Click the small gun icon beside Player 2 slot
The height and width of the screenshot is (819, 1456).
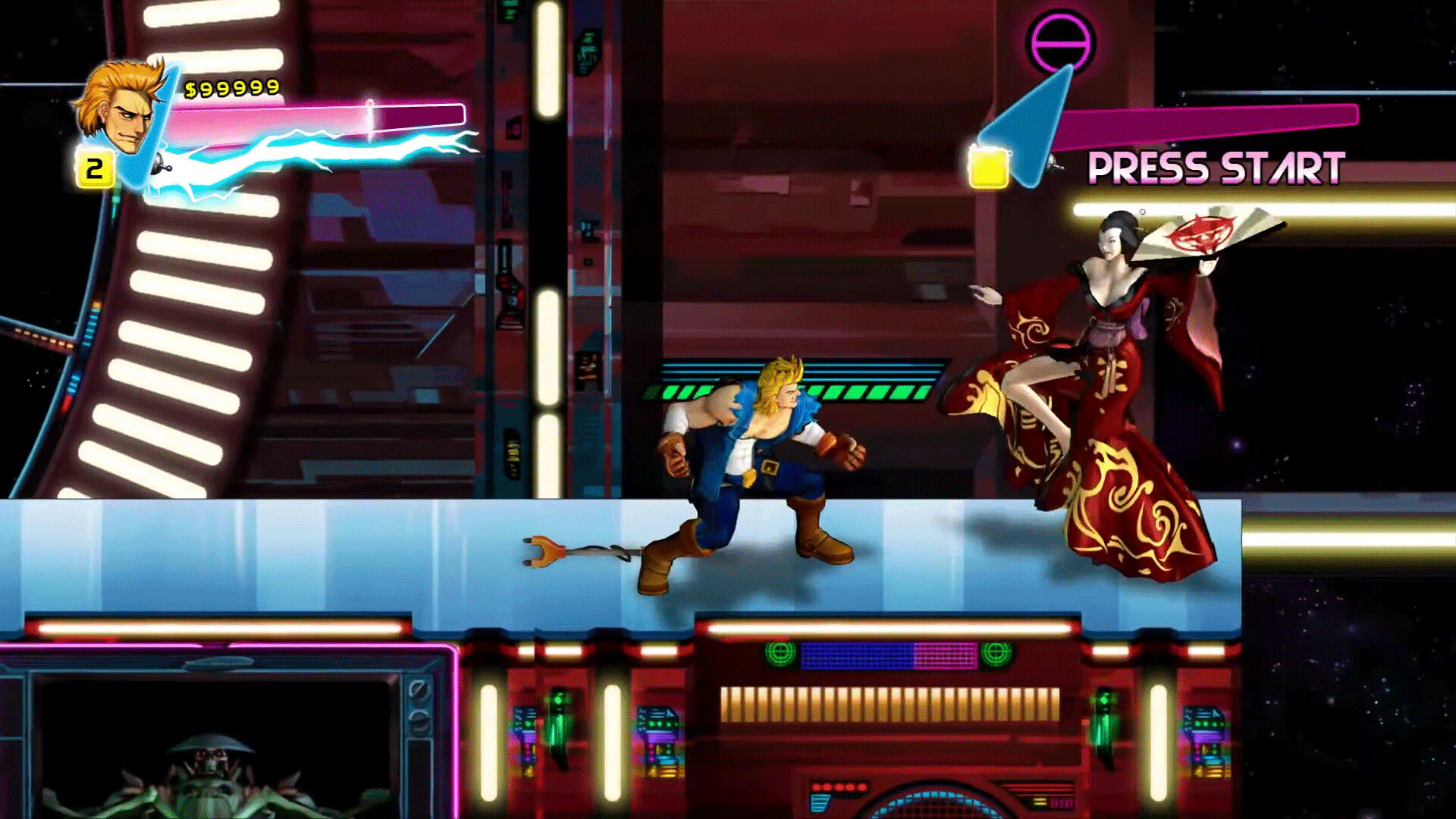coord(1053,165)
